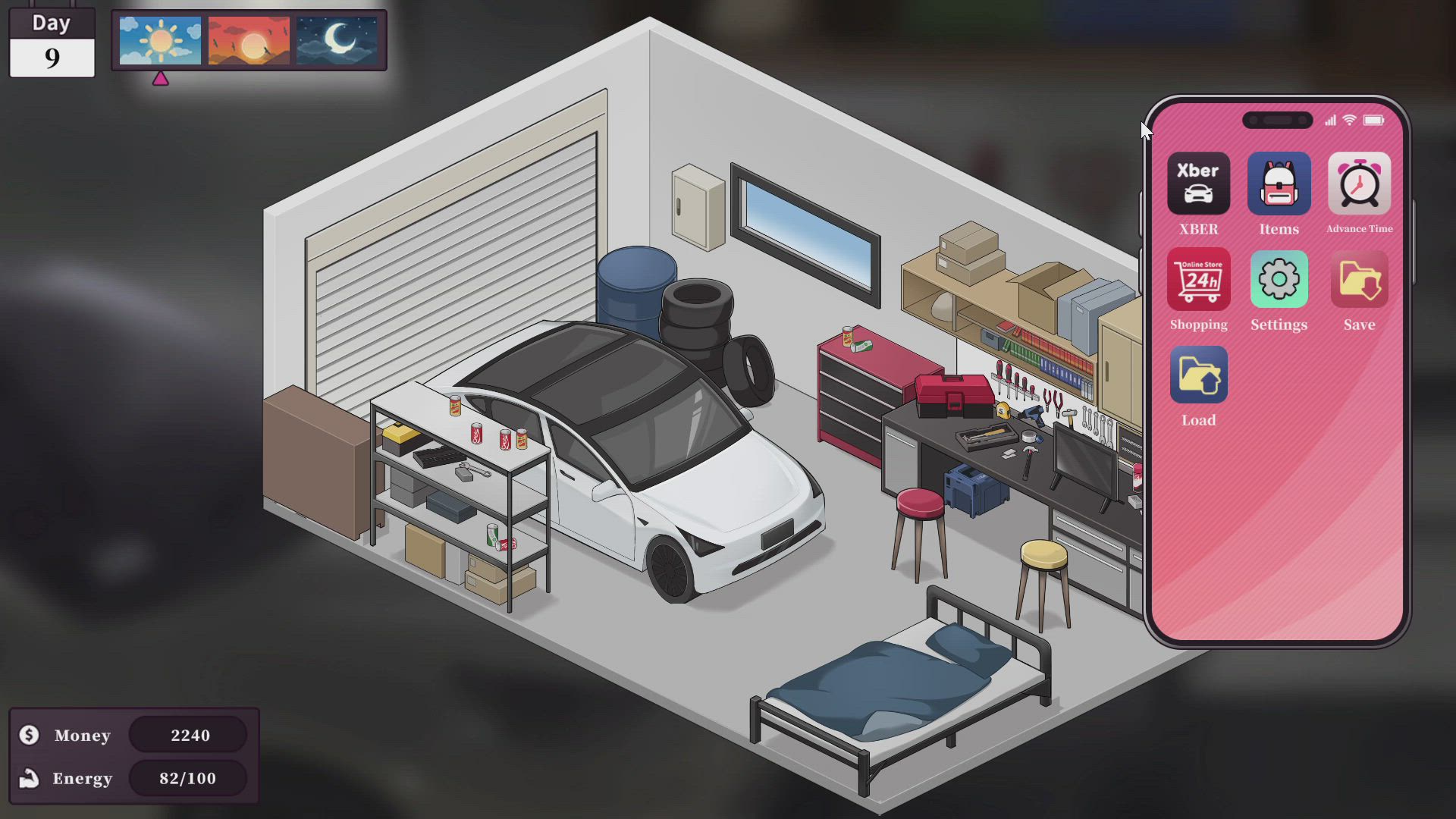Choose the Load folder app
Image resolution: width=1456 pixels, height=819 pixels.
click(1198, 375)
